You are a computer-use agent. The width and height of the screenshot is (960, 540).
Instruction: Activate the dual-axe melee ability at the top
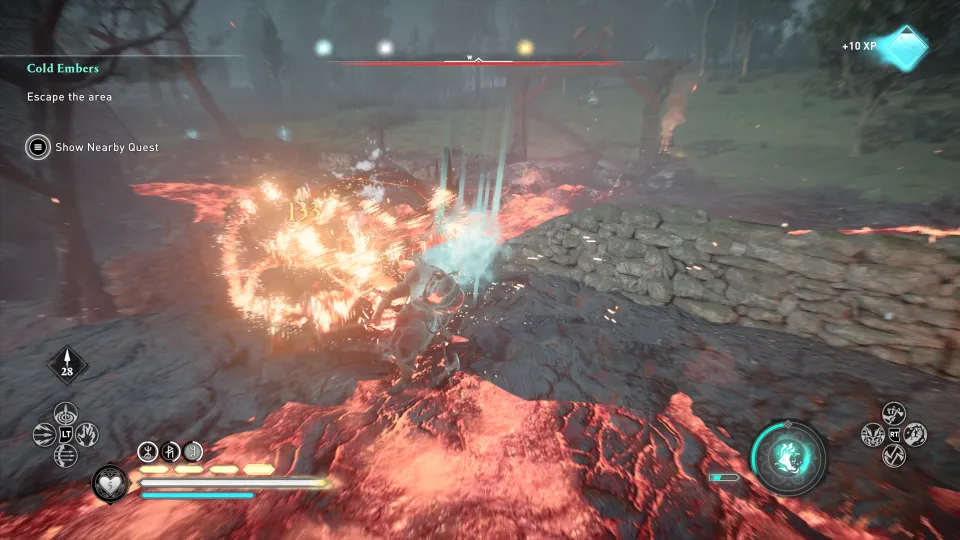point(893,412)
